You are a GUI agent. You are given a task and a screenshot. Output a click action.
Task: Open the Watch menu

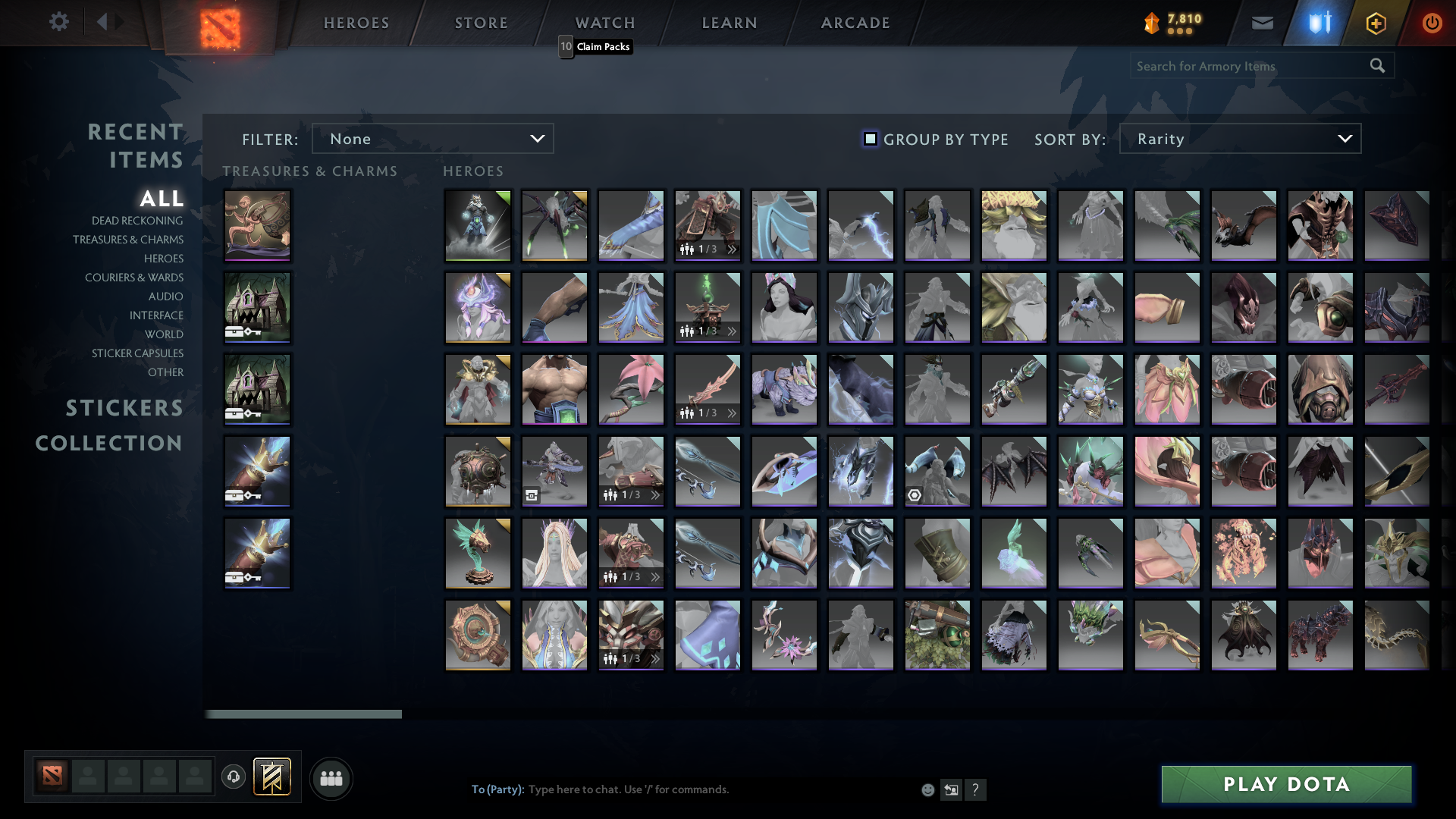click(604, 23)
